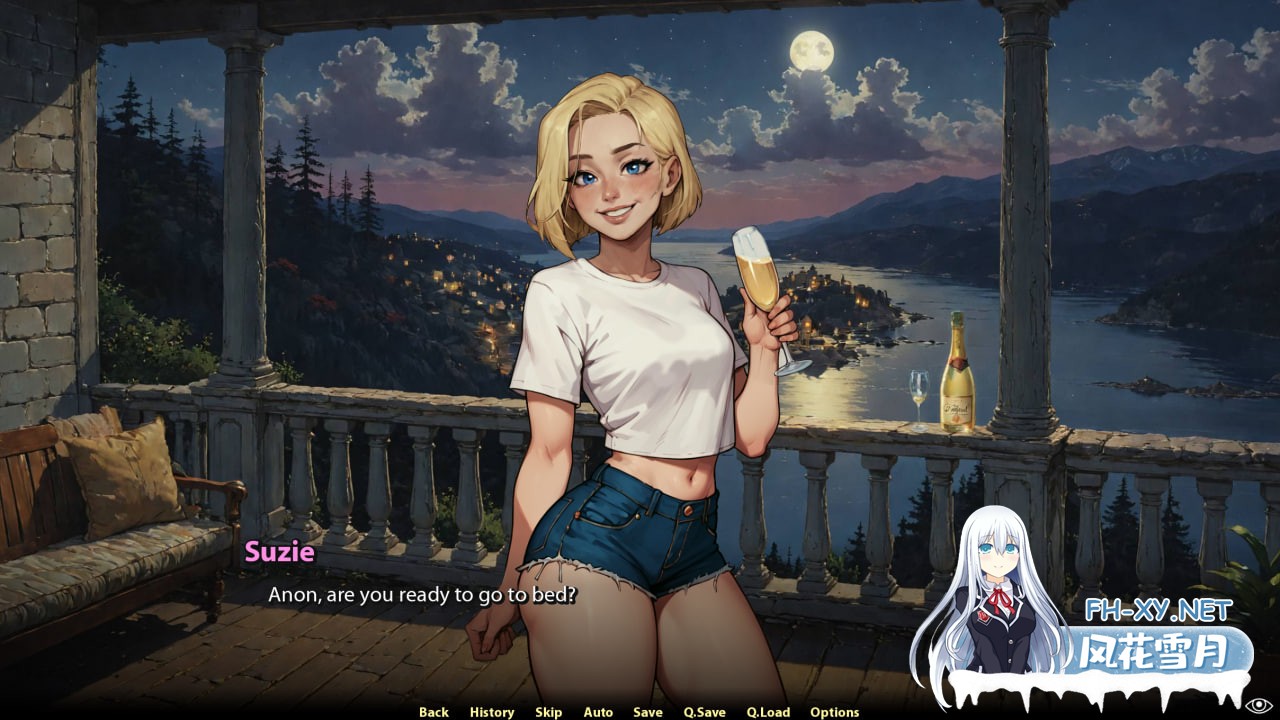The height and width of the screenshot is (720, 1280).
Task: Open the dialogue History log
Action: (492, 712)
